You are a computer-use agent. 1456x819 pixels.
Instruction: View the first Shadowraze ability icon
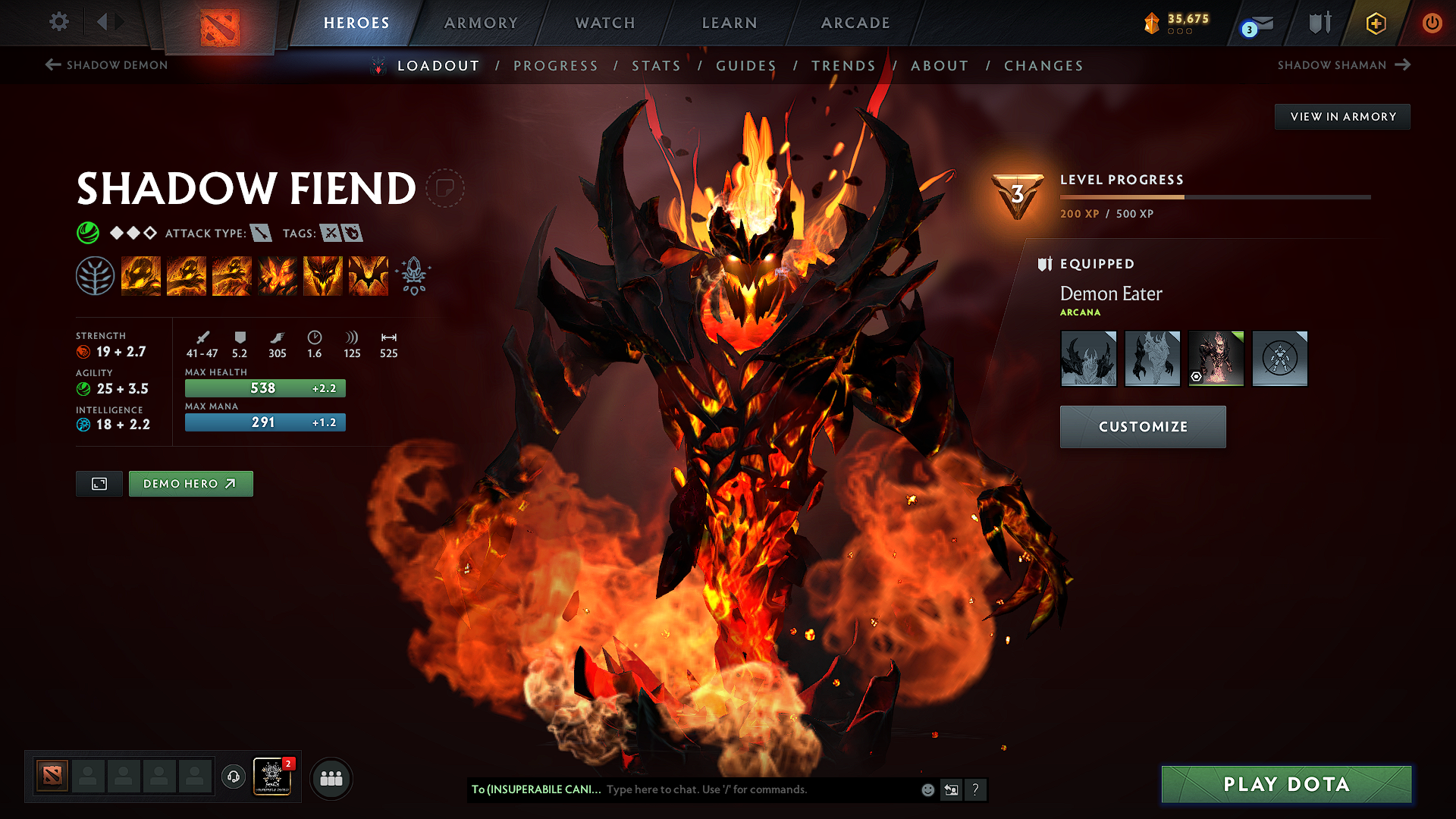pyautogui.click(x=142, y=275)
